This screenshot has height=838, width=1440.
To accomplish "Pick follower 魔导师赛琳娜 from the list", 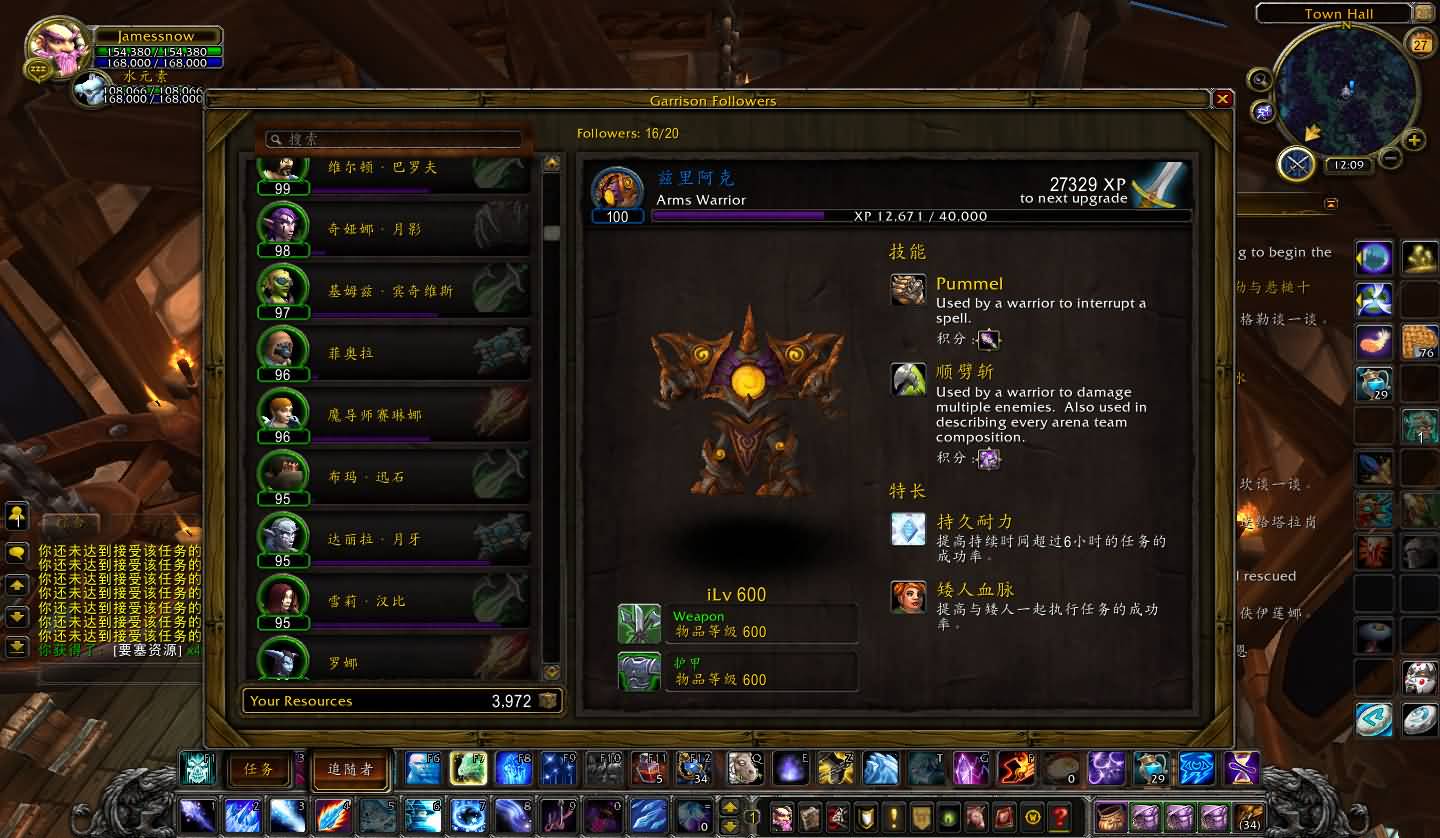I will click(393, 415).
